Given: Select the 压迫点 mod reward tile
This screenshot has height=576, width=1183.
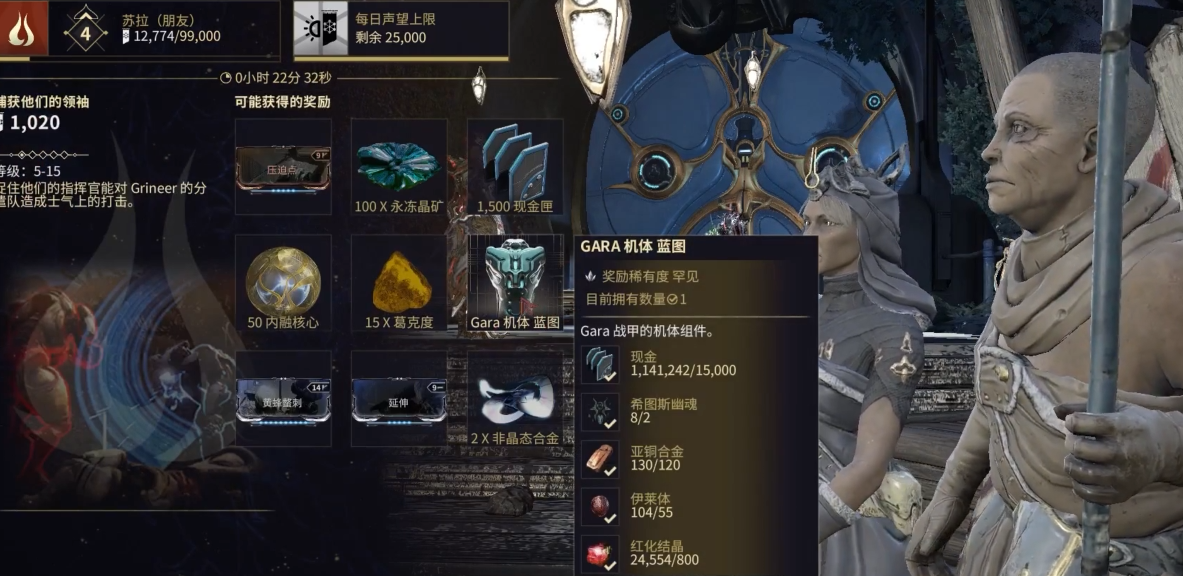Looking at the screenshot, I should (x=283, y=166).
